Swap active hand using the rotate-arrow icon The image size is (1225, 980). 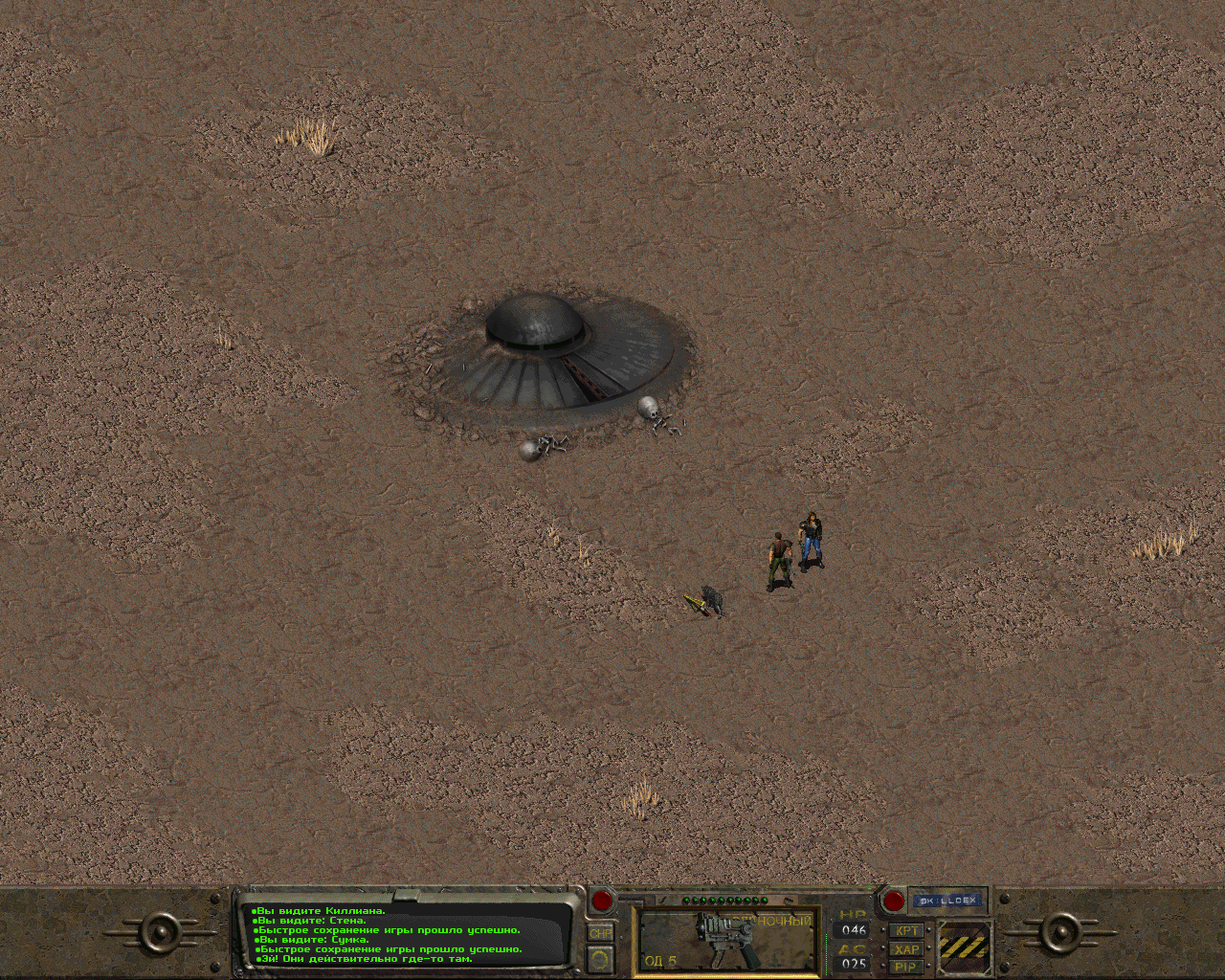(x=599, y=960)
